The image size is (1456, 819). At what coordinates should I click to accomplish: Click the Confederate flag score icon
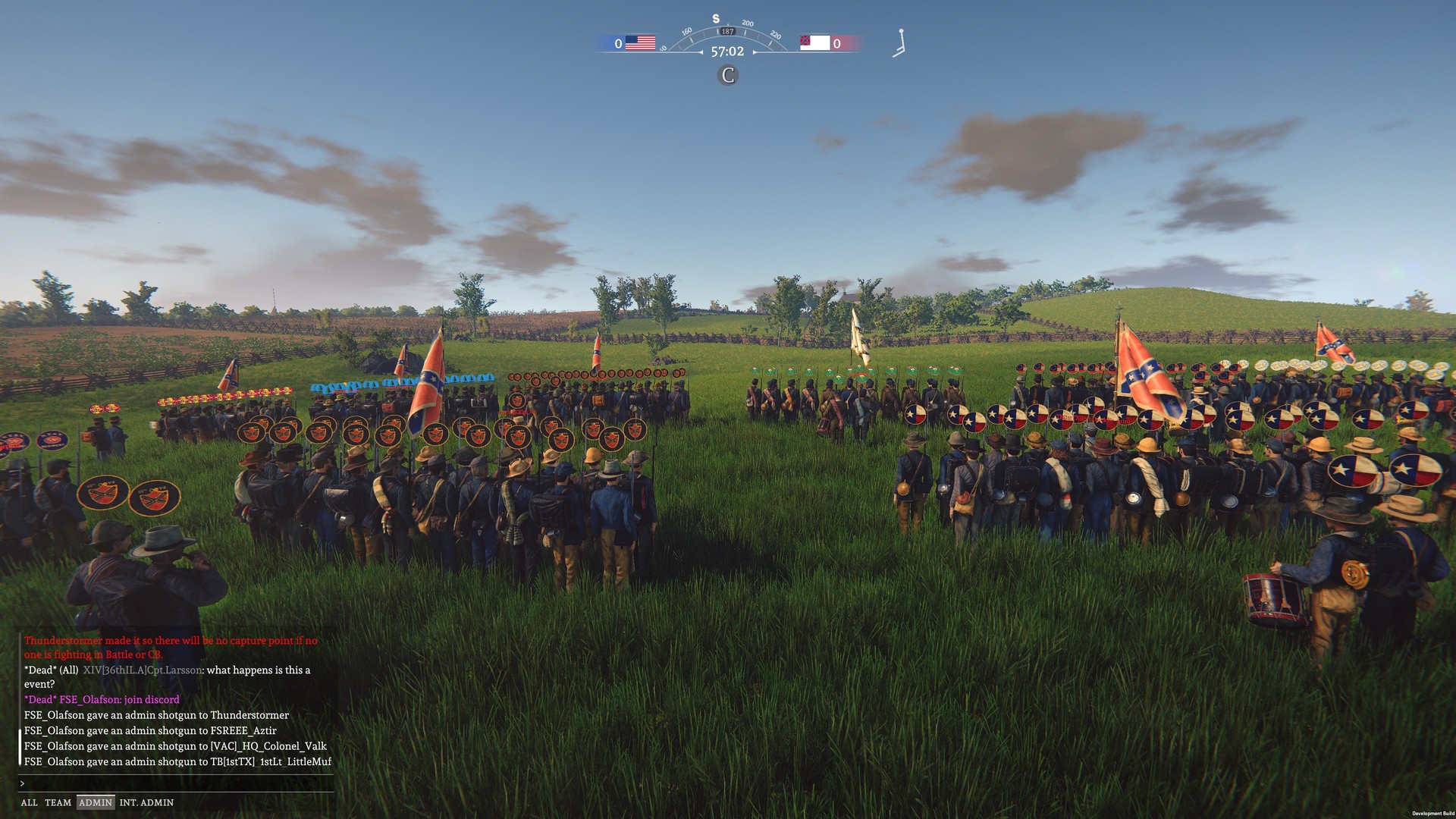point(814,42)
